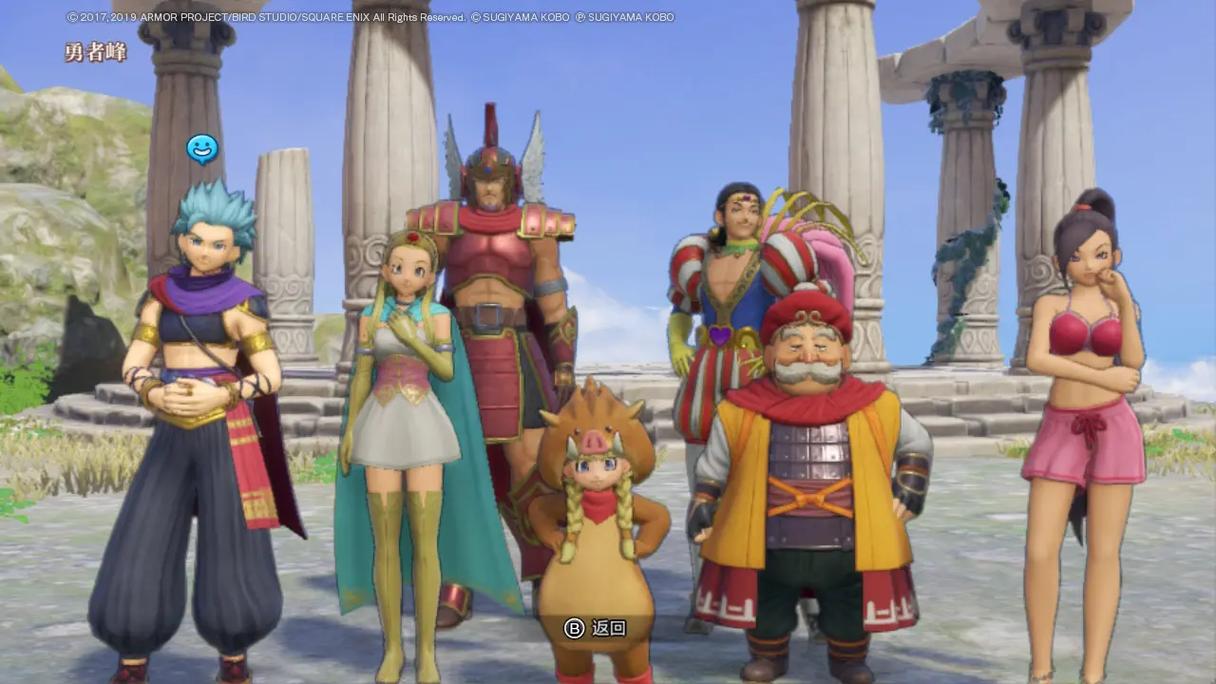
Task: Select the blue smiley speech bubble icon
Action: tap(202, 149)
